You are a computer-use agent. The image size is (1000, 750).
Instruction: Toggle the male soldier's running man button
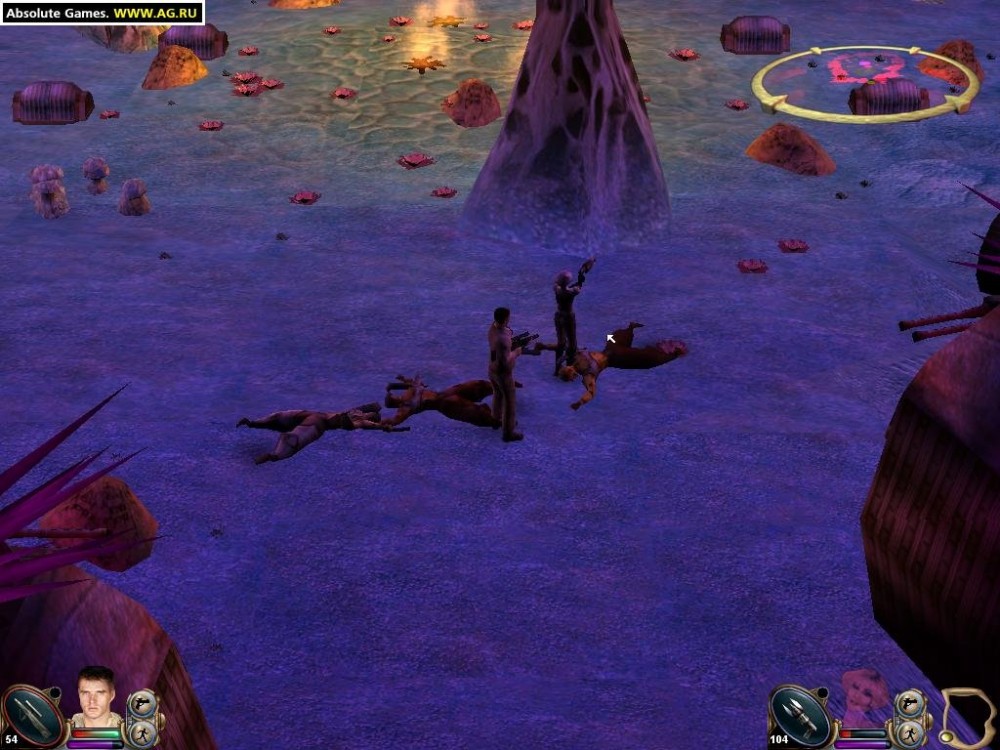tap(143, 733)
